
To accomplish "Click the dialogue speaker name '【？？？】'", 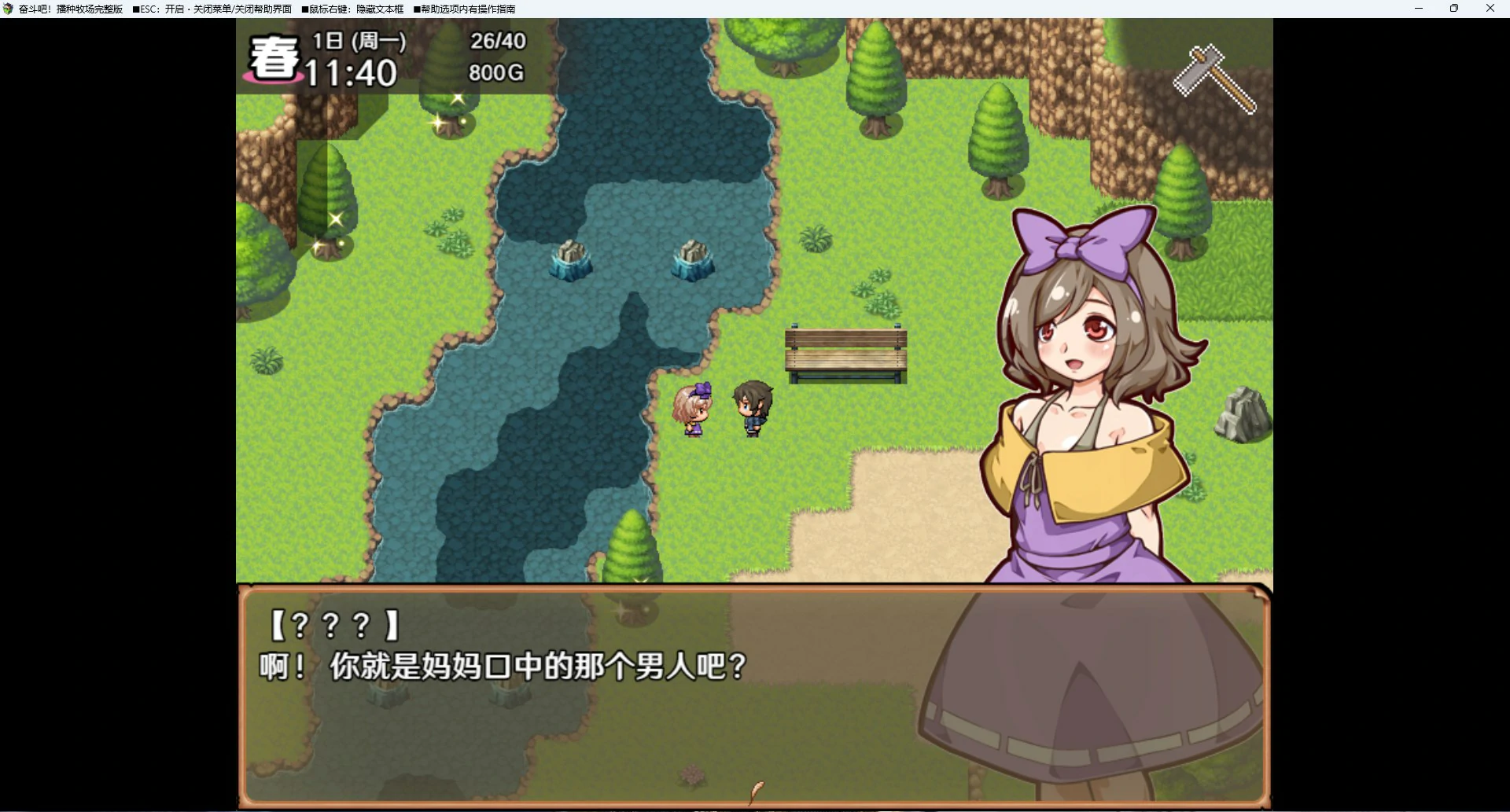I will (333, 625).
